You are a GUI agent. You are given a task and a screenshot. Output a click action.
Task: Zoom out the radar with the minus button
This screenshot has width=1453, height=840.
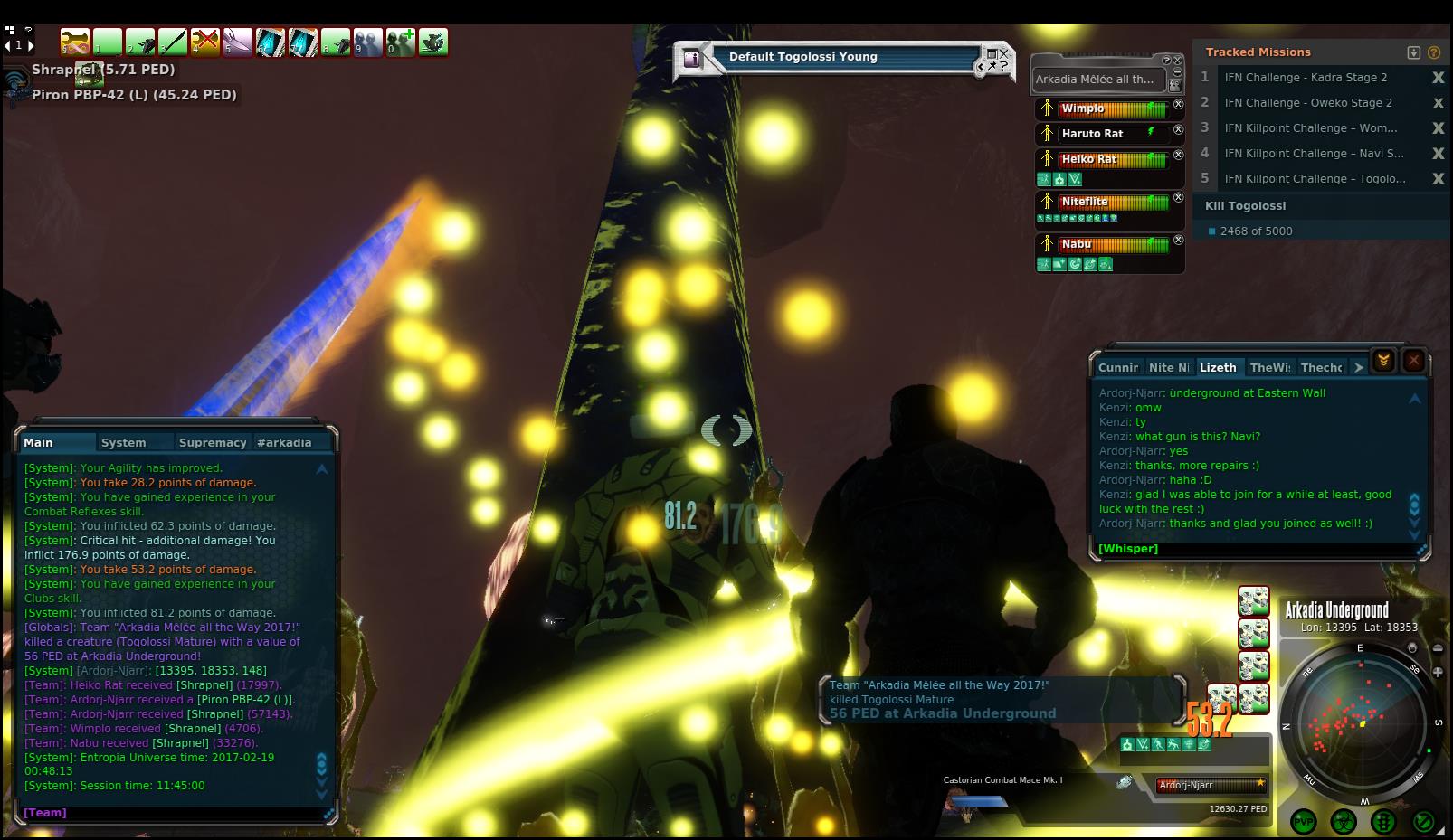1438,648
